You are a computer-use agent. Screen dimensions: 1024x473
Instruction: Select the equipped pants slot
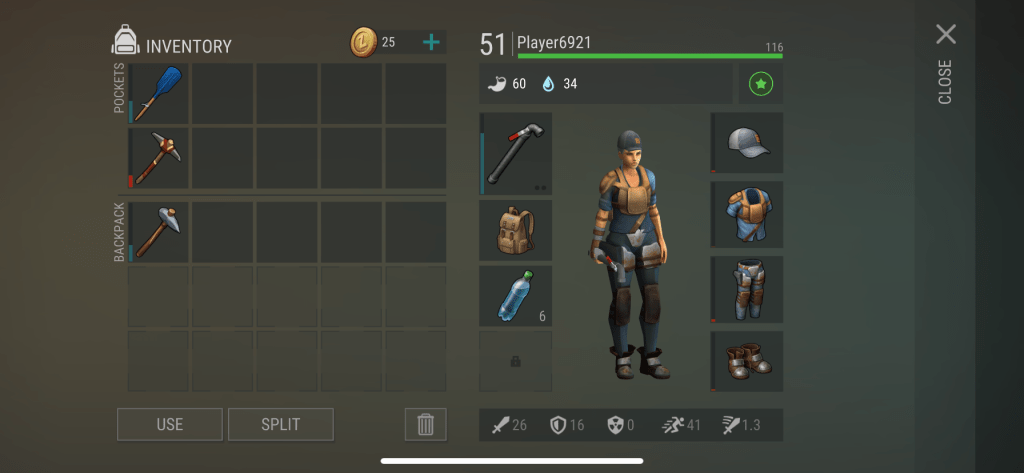[747, 289]
